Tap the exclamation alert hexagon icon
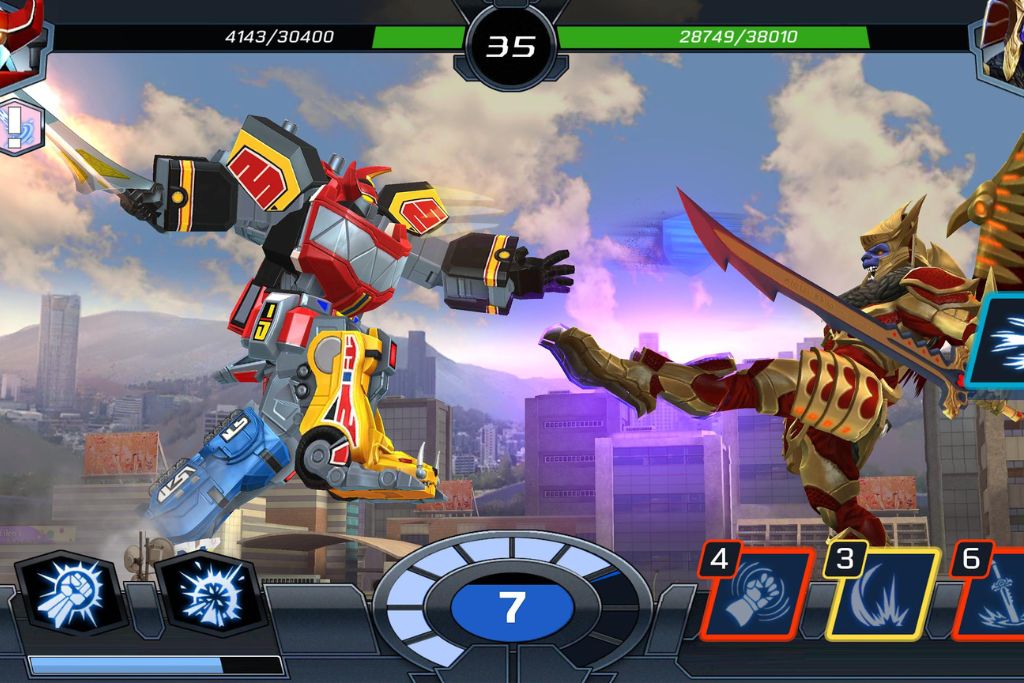The height and width of the screenshot is (683, 1024). [17, 126]
